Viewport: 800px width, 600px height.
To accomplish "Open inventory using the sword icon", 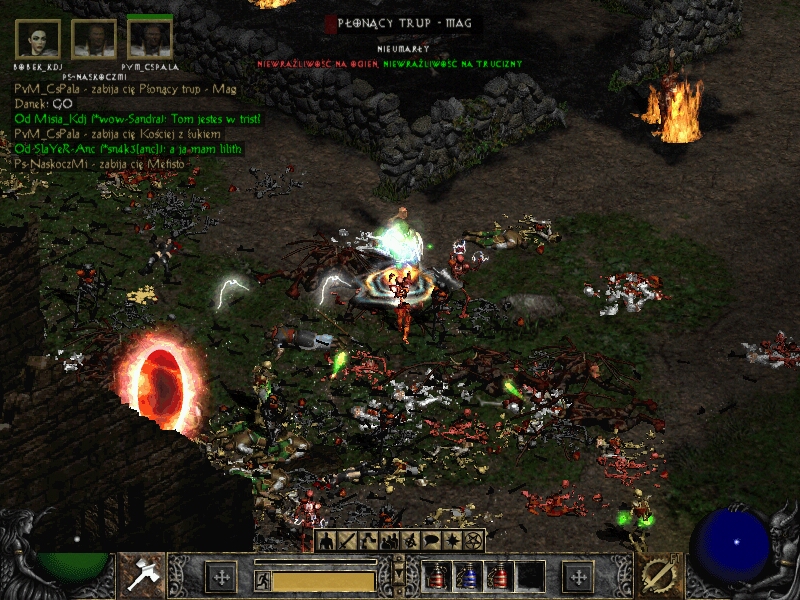I will [348, 542].
